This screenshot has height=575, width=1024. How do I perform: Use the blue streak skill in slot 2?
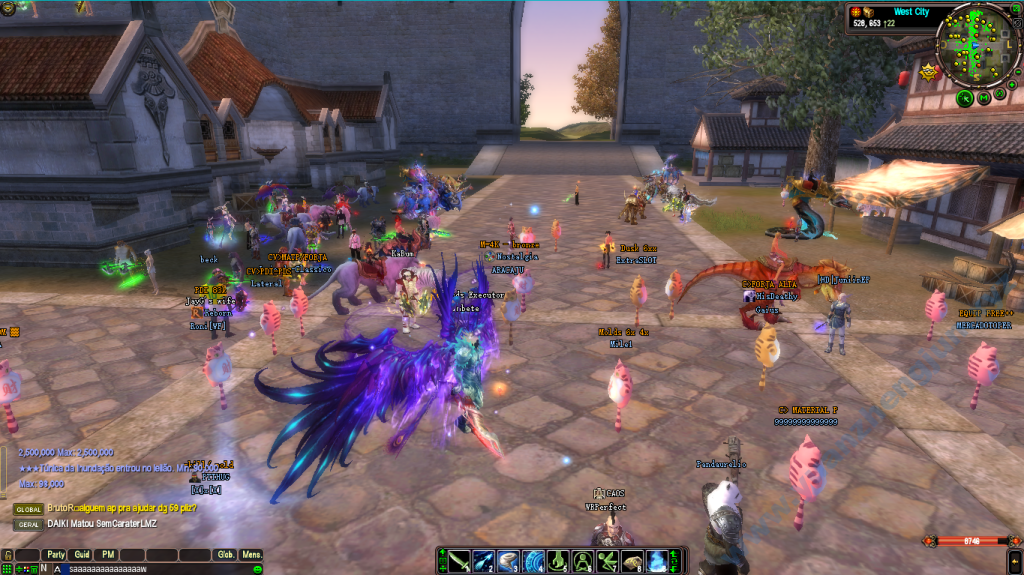pyautogui.click(x=484, y=561)
